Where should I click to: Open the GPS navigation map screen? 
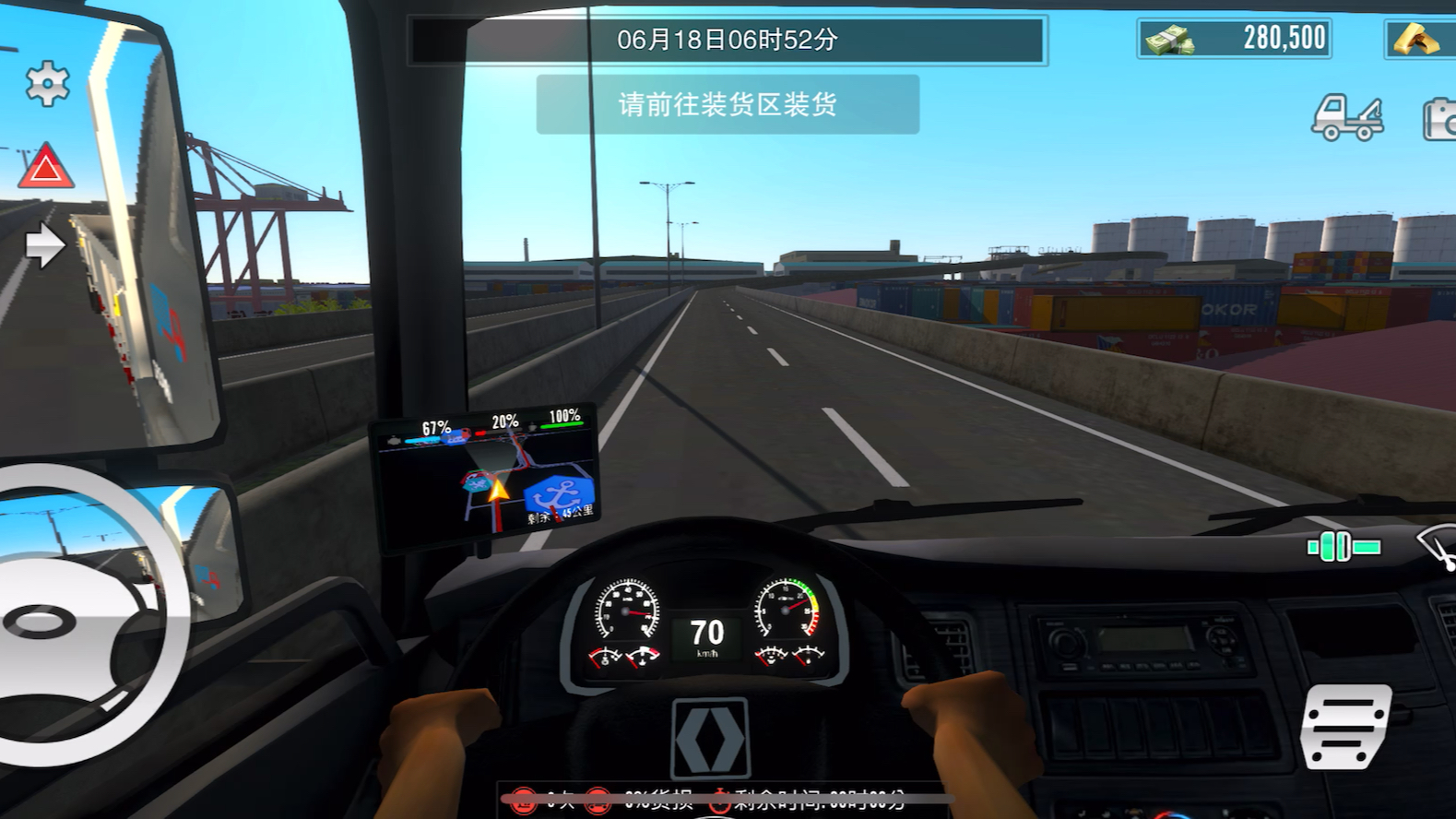pos(485,474)
